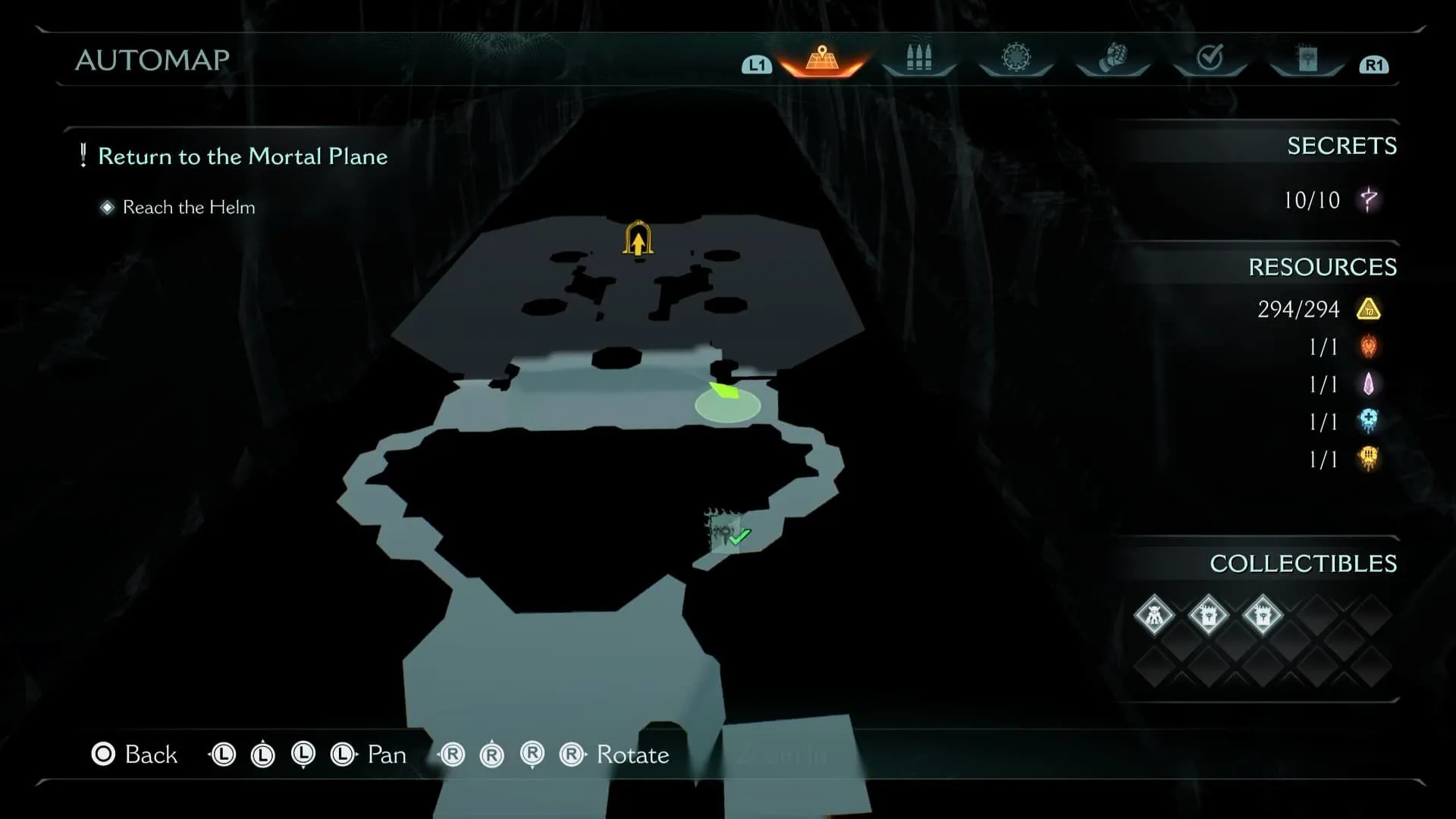The width and height of the screenshot is (1456, 819).
Task: Go back using the Back label
Action: coord(150,755)
